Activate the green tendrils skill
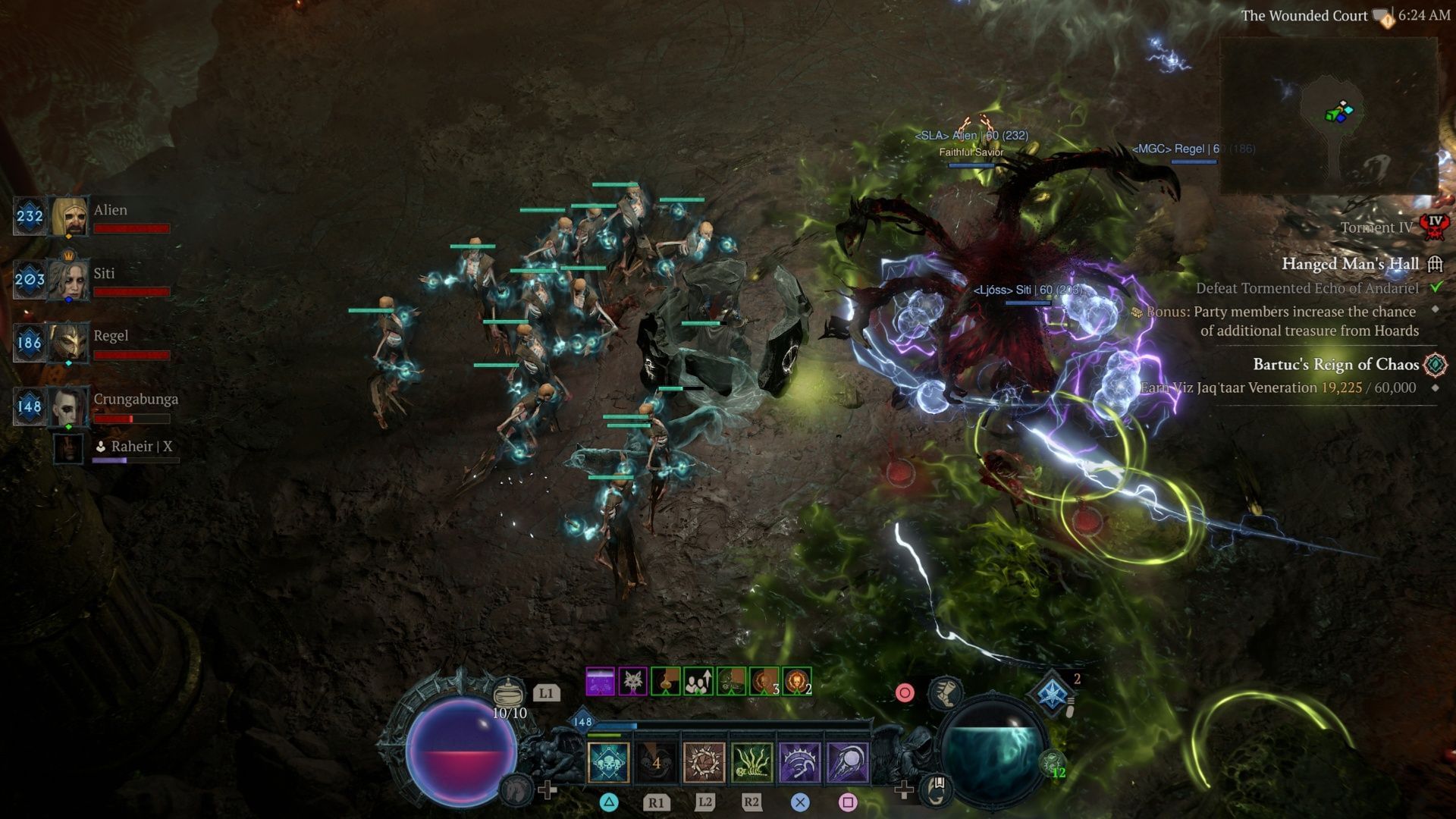Viewport: 1456px width, 819px height. [x=752, y=762]
